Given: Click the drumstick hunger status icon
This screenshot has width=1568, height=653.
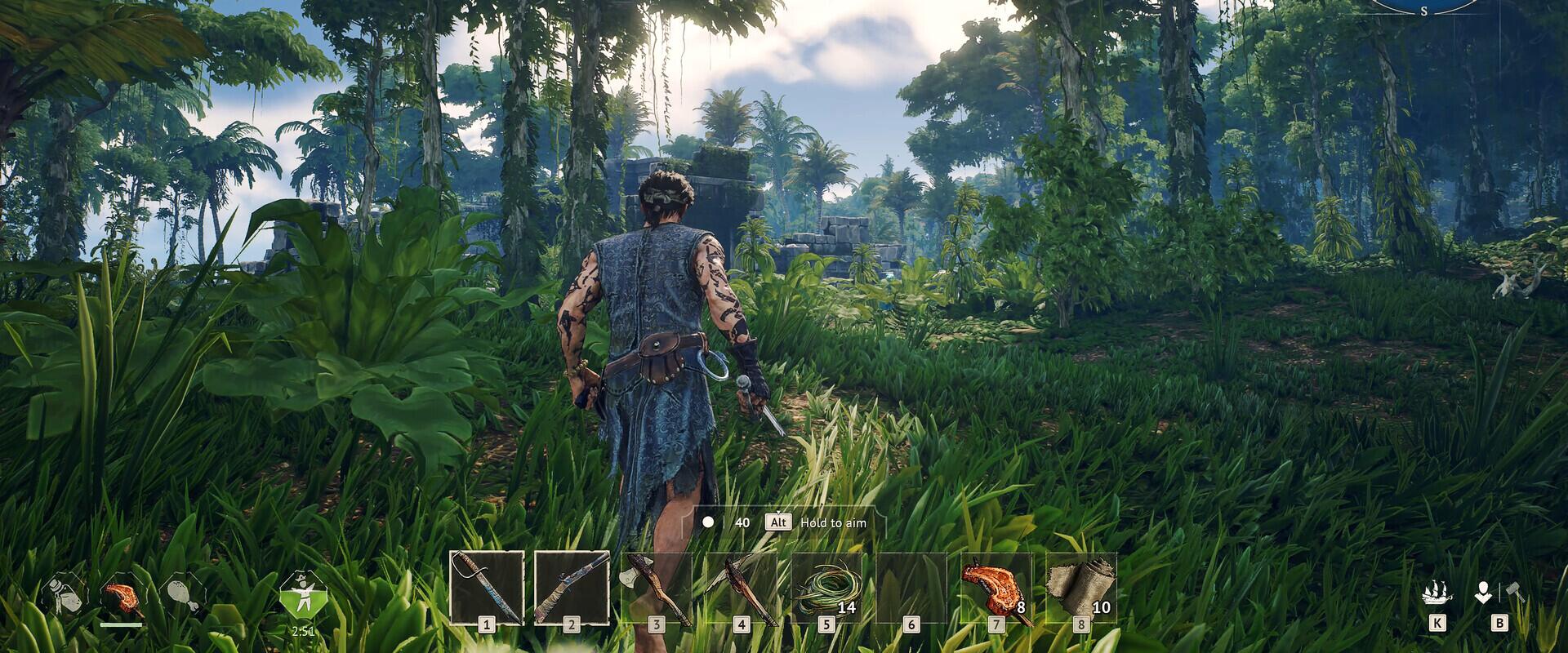Looking at the screenshot, I should point(180,597).
